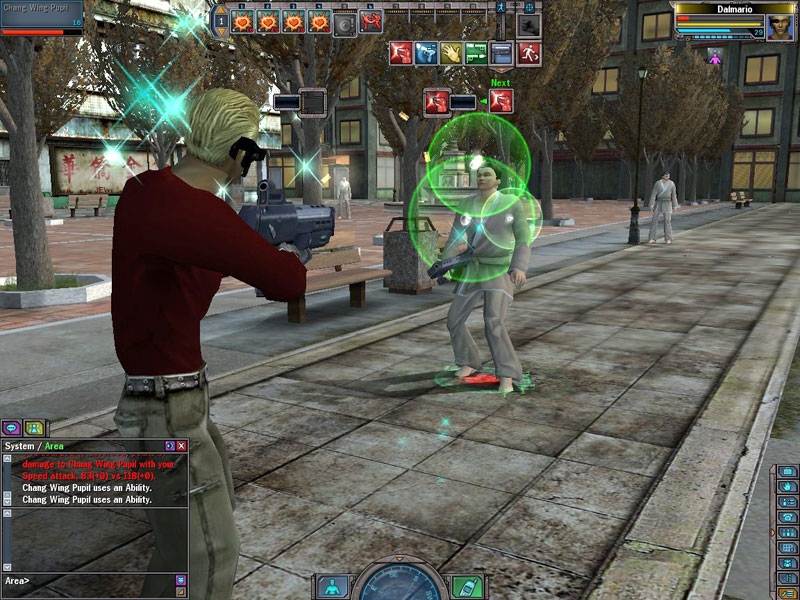Click the red running-man withdraw icon
This screenshot has width=800, height=600.
click(529, 53)
